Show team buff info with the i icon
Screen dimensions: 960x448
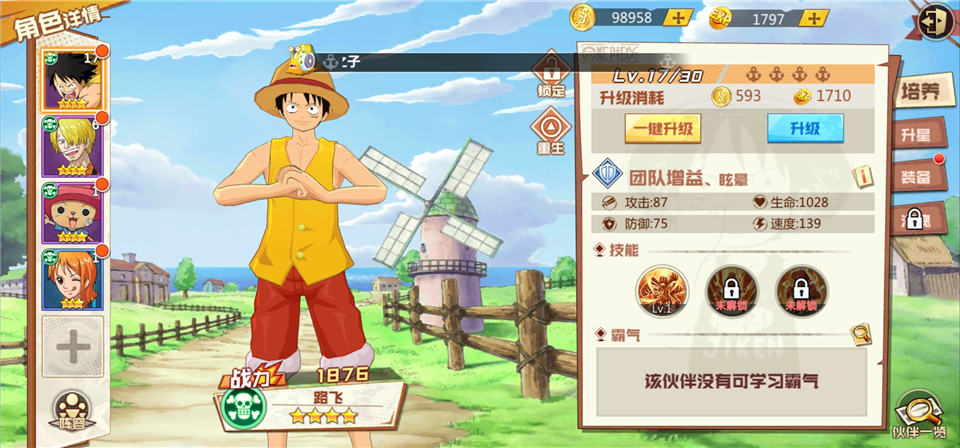click(x=860, y=177)
